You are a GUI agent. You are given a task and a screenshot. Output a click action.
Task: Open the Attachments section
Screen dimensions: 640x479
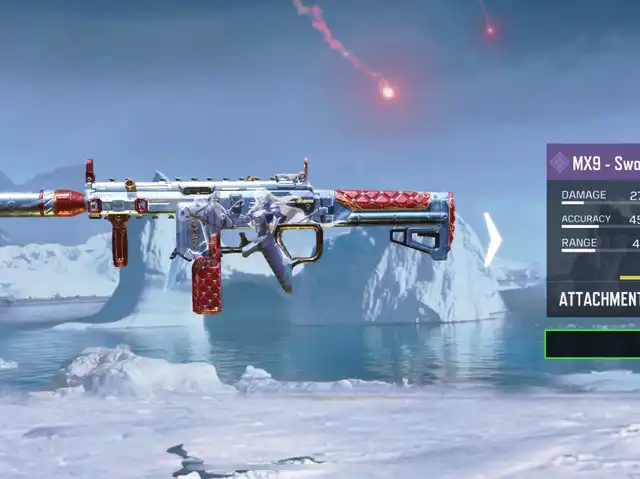597,299
